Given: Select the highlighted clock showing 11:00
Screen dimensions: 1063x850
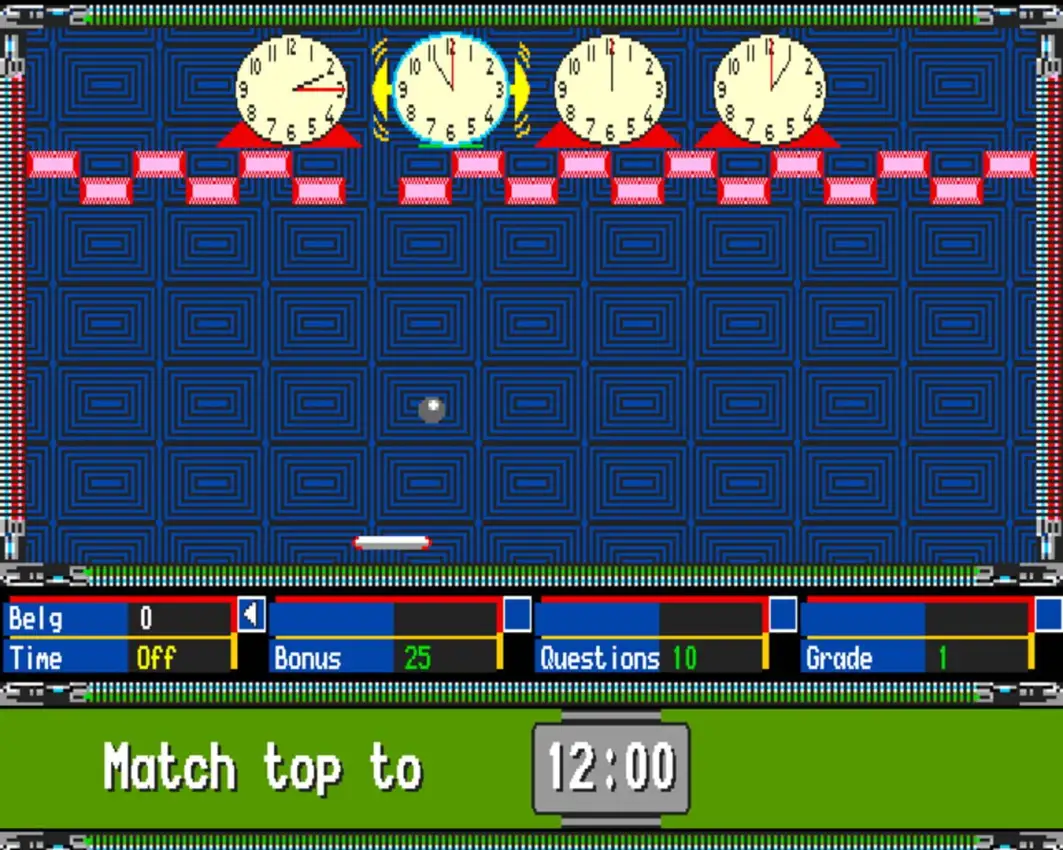Looking at the screenshot, I should pyautogui.click(x=450, y=89).
